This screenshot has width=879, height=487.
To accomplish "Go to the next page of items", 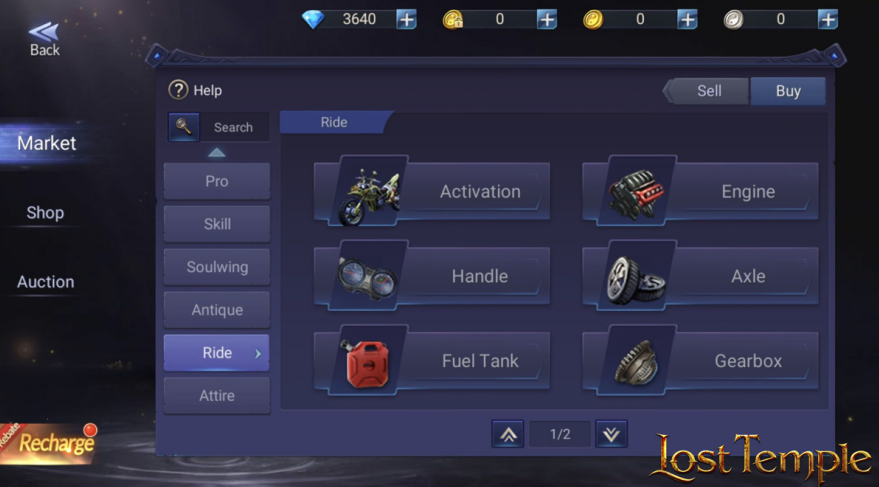I will pos(611,434).
